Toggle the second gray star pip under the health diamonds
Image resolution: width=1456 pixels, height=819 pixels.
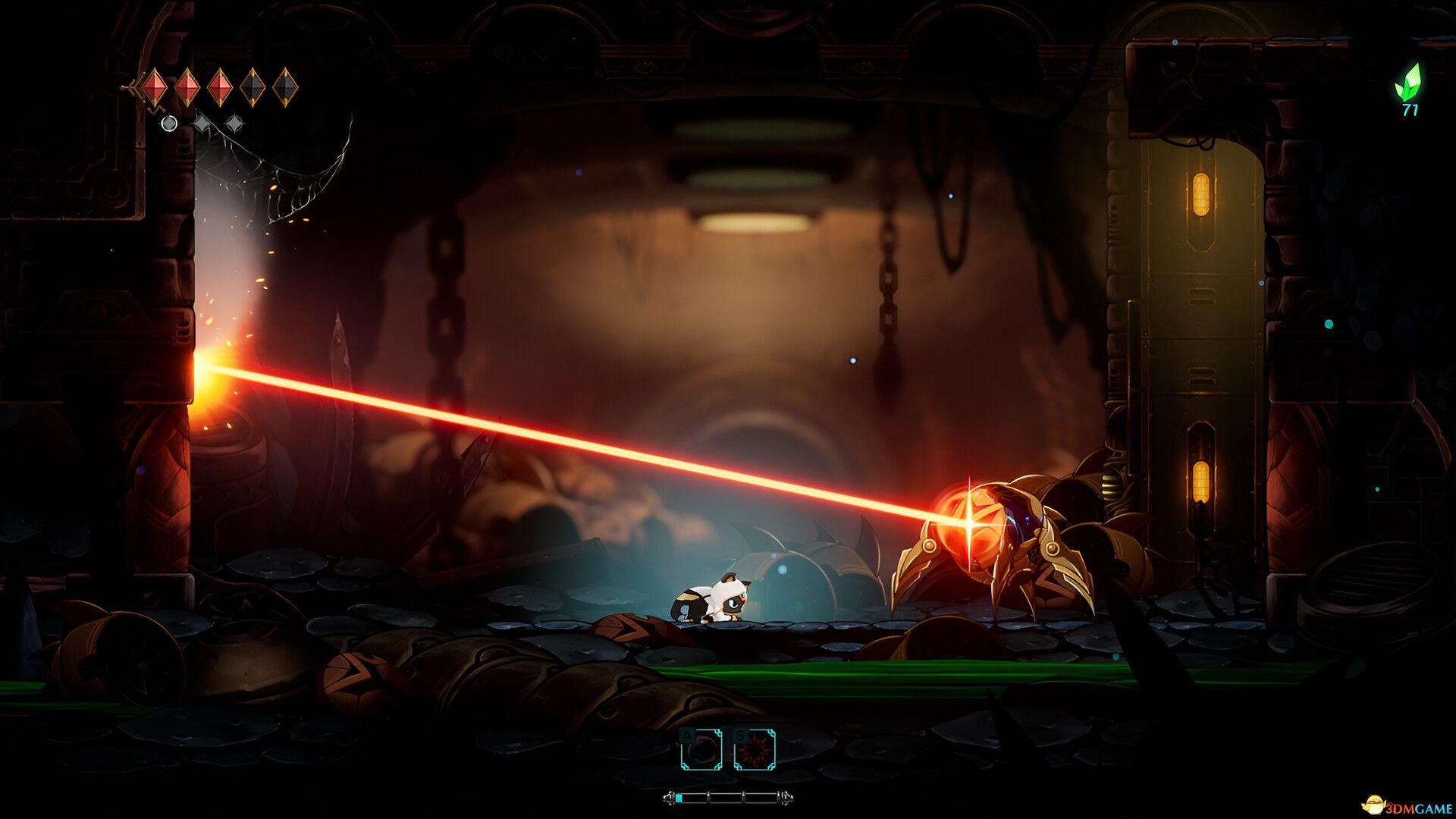click(x=235, y=121)
